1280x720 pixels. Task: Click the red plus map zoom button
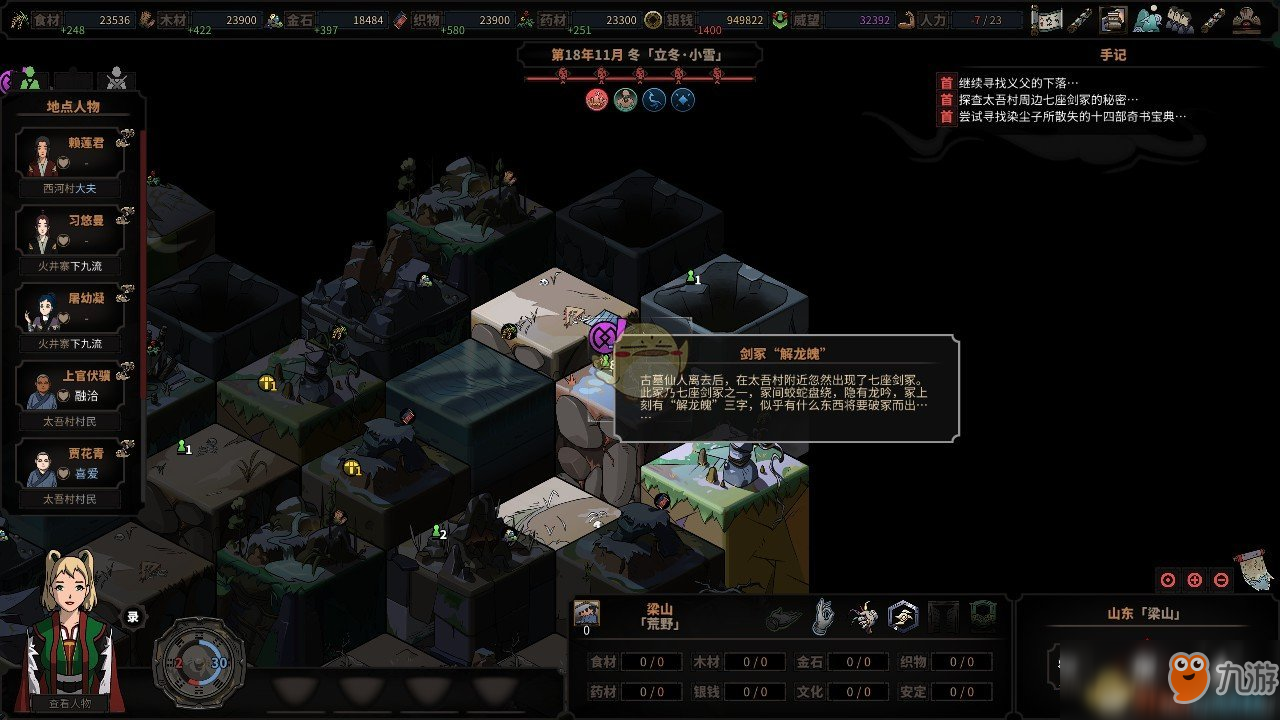pos(1194,580)
